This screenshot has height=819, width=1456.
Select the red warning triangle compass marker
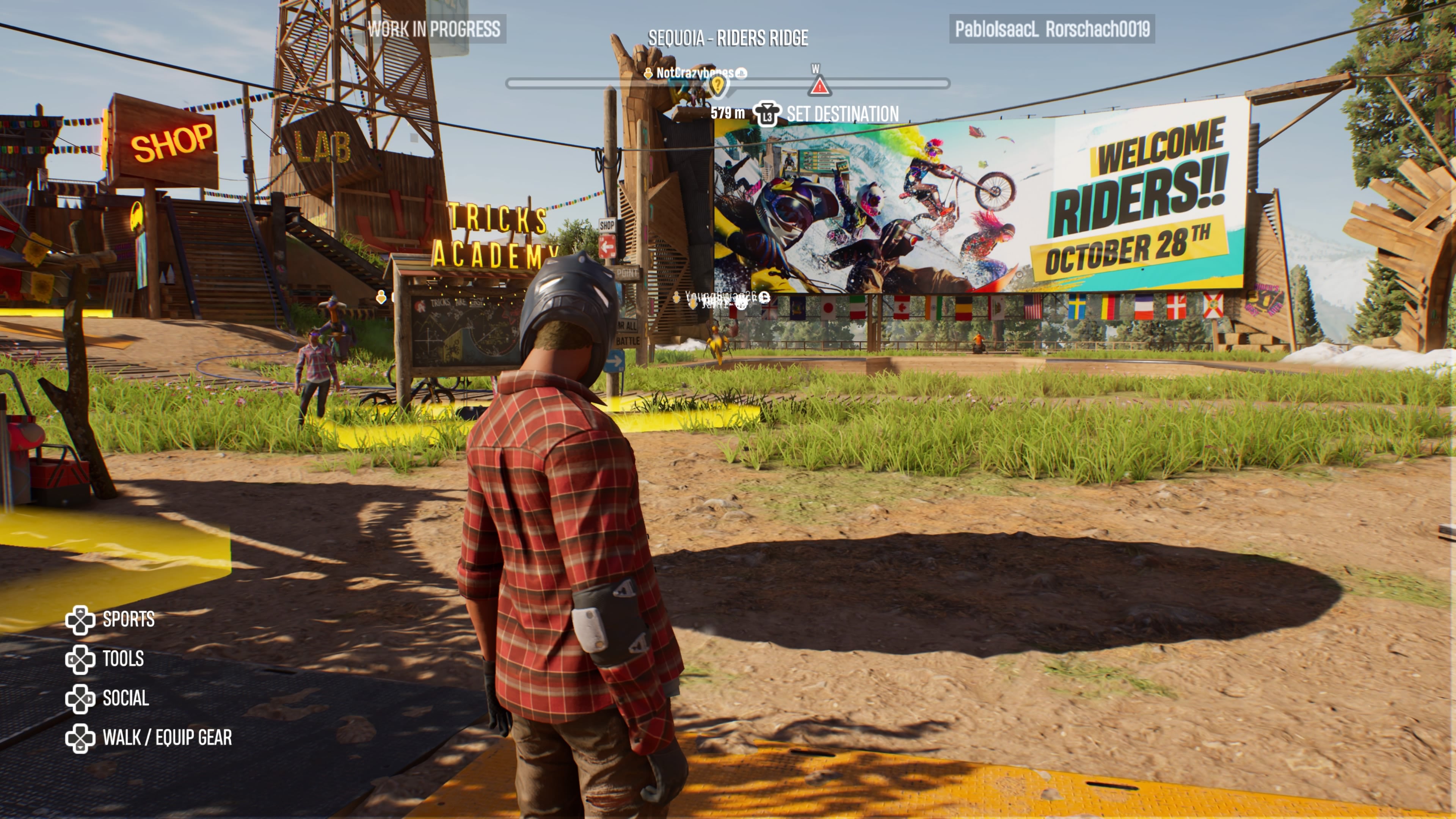(819, 86)
